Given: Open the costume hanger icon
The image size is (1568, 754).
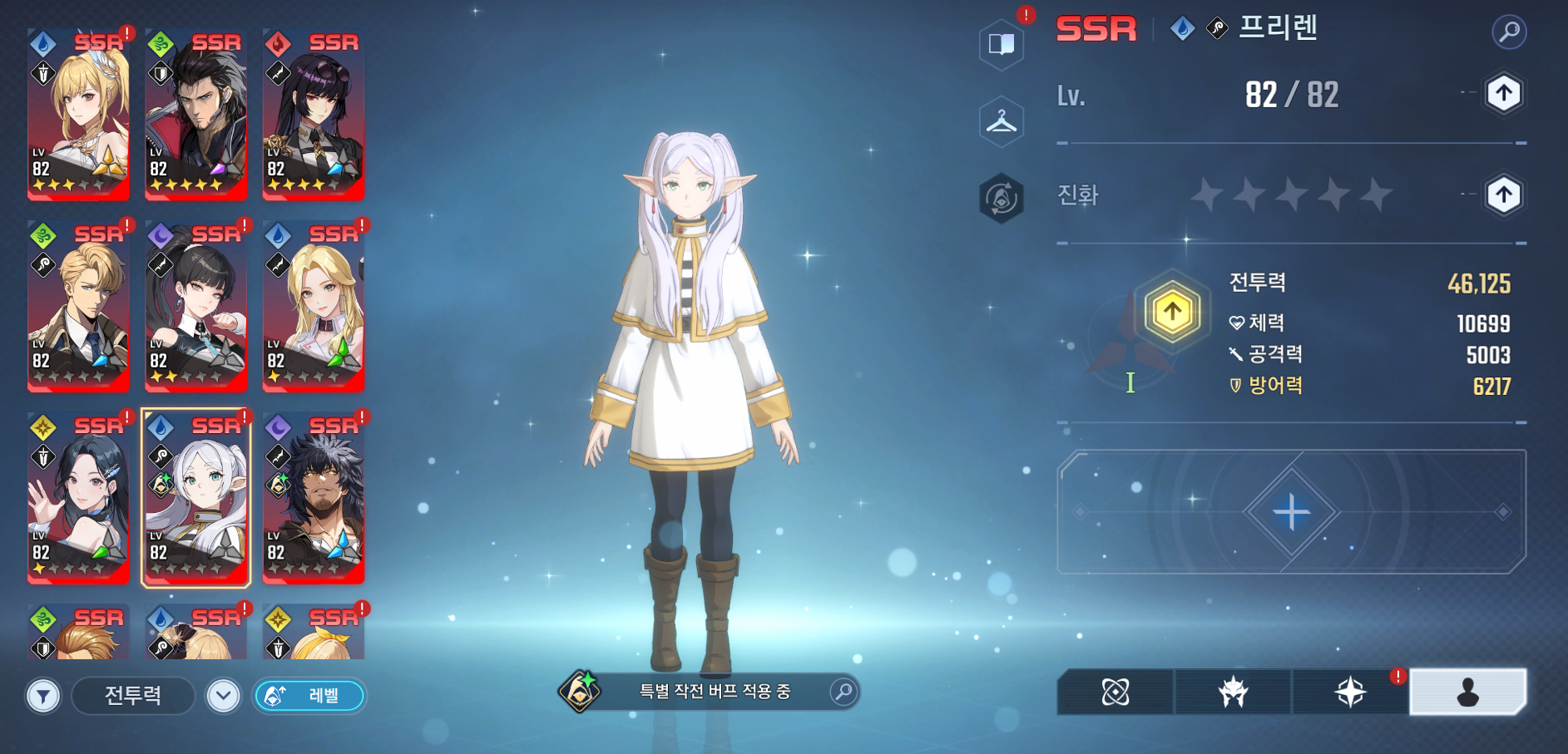Looking at the screenshot, I should coord(1002,123).
